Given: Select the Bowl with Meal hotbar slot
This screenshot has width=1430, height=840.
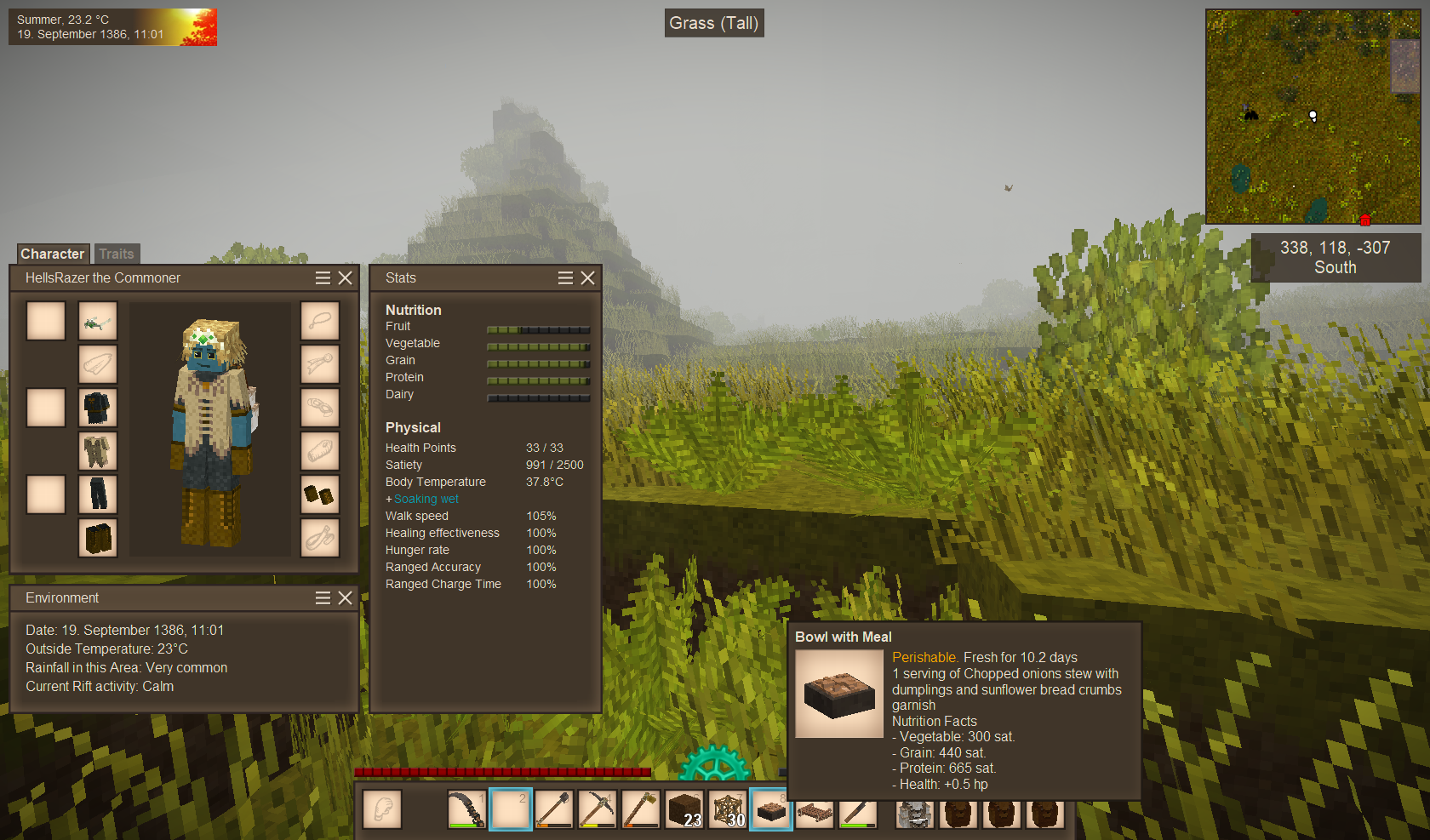Looking at the screenshot, I should point(771,809).
